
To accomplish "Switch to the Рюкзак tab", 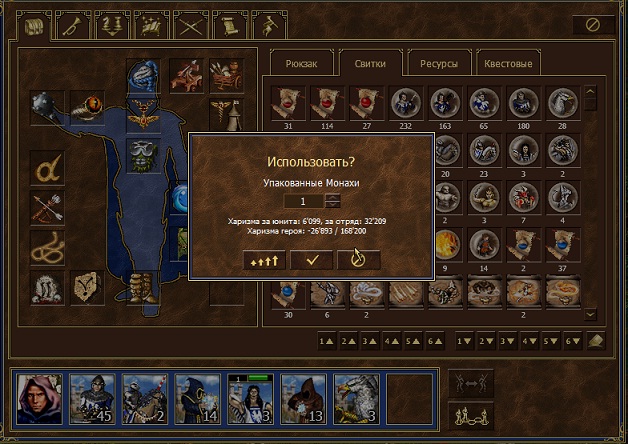I will click(301, 64).
